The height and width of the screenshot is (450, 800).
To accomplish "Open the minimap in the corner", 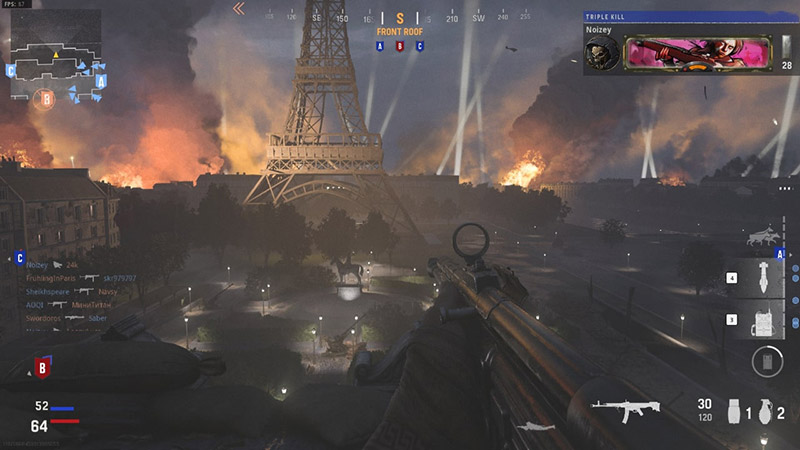I will (x=56, y=62).
